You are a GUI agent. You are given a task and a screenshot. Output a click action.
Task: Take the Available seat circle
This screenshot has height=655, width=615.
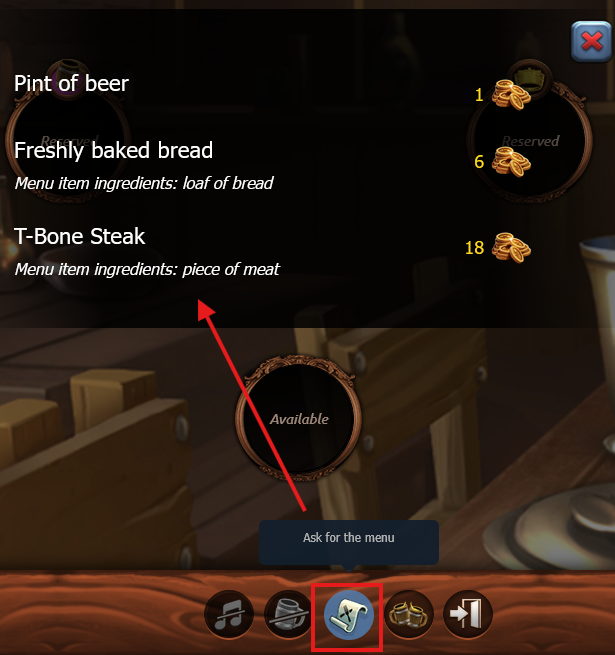(x=299, y=418)
